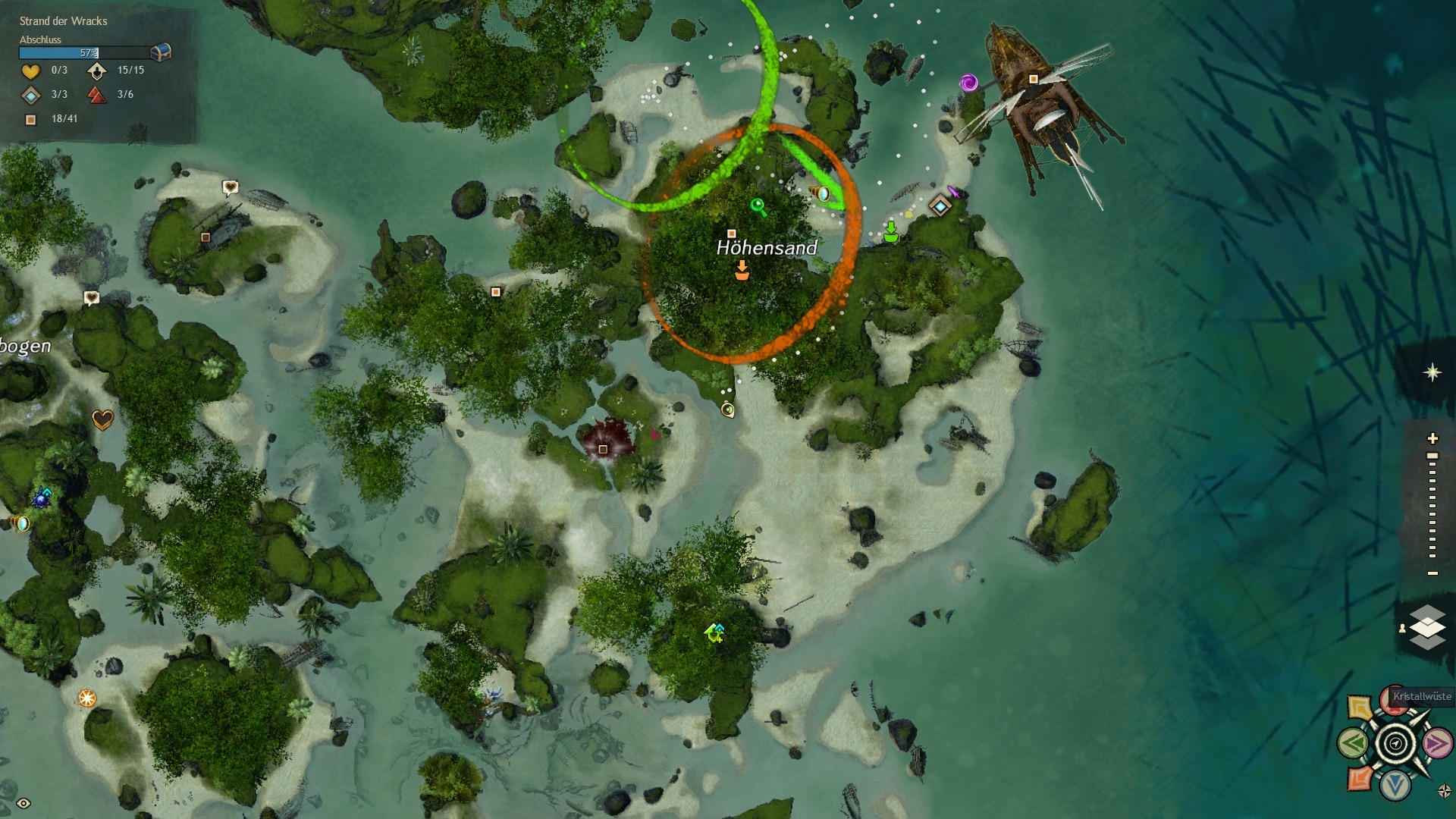The height and width of the screenshot is (819, 1456).
Task: Click the star icon above the zoom slider
Action: pyautogui.click(x=1432, y=372)
